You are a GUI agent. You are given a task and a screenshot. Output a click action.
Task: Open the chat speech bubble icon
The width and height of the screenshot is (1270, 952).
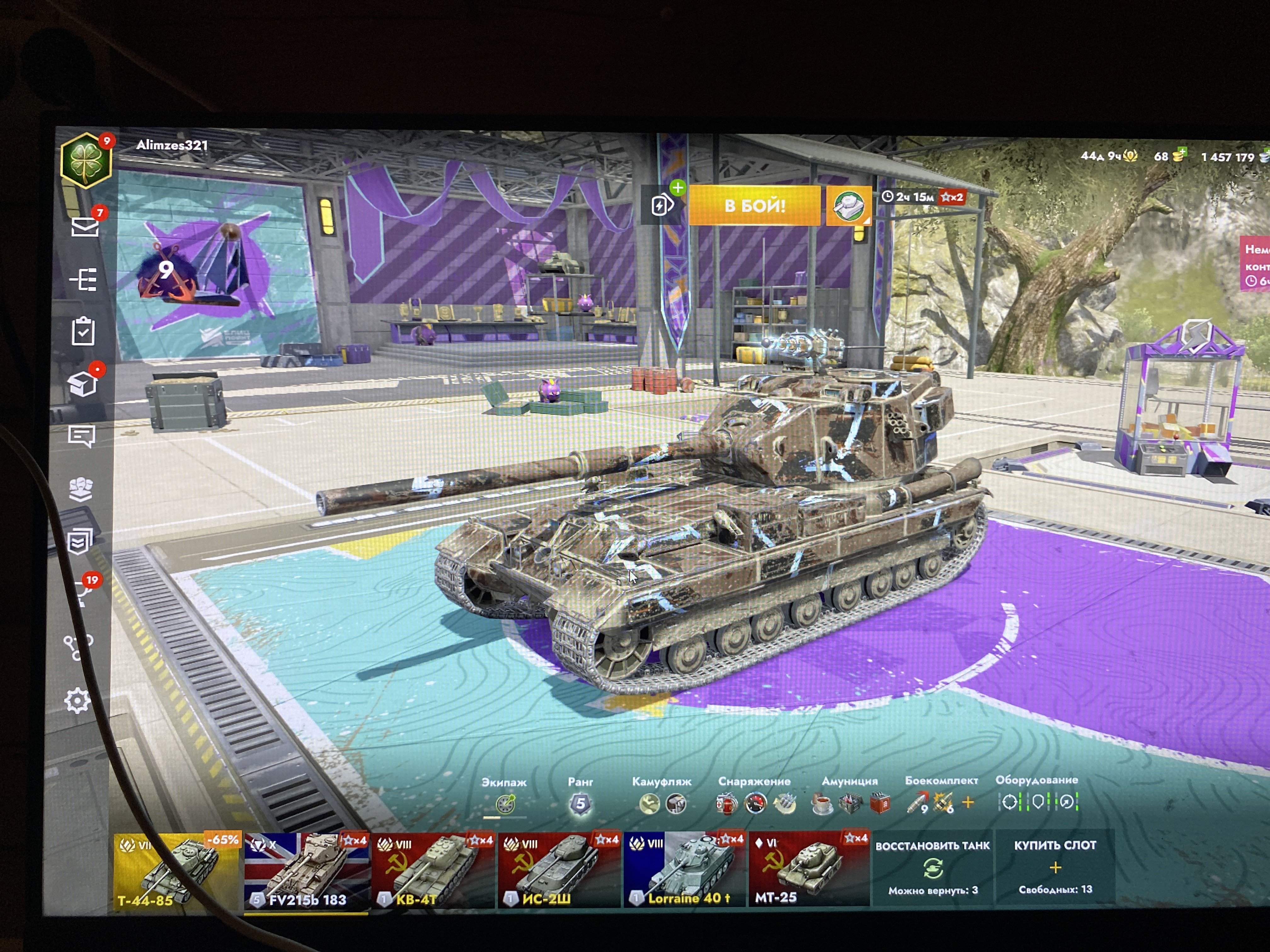pos(81,437)
